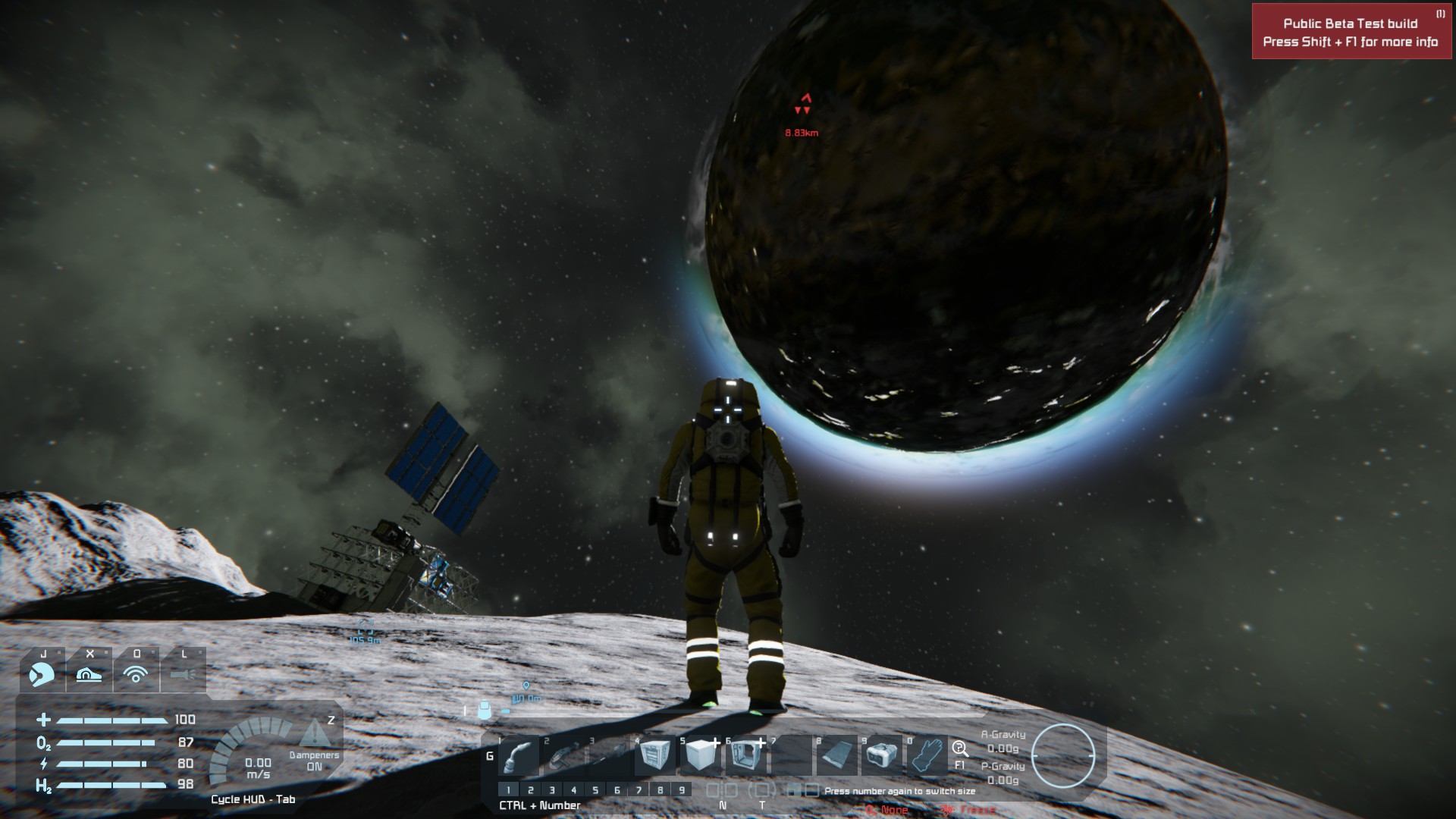Open help via the question magnifier icon
The width and height of the screenshot is (1456, 819).
pyautogui.click(x=960, y=749)
